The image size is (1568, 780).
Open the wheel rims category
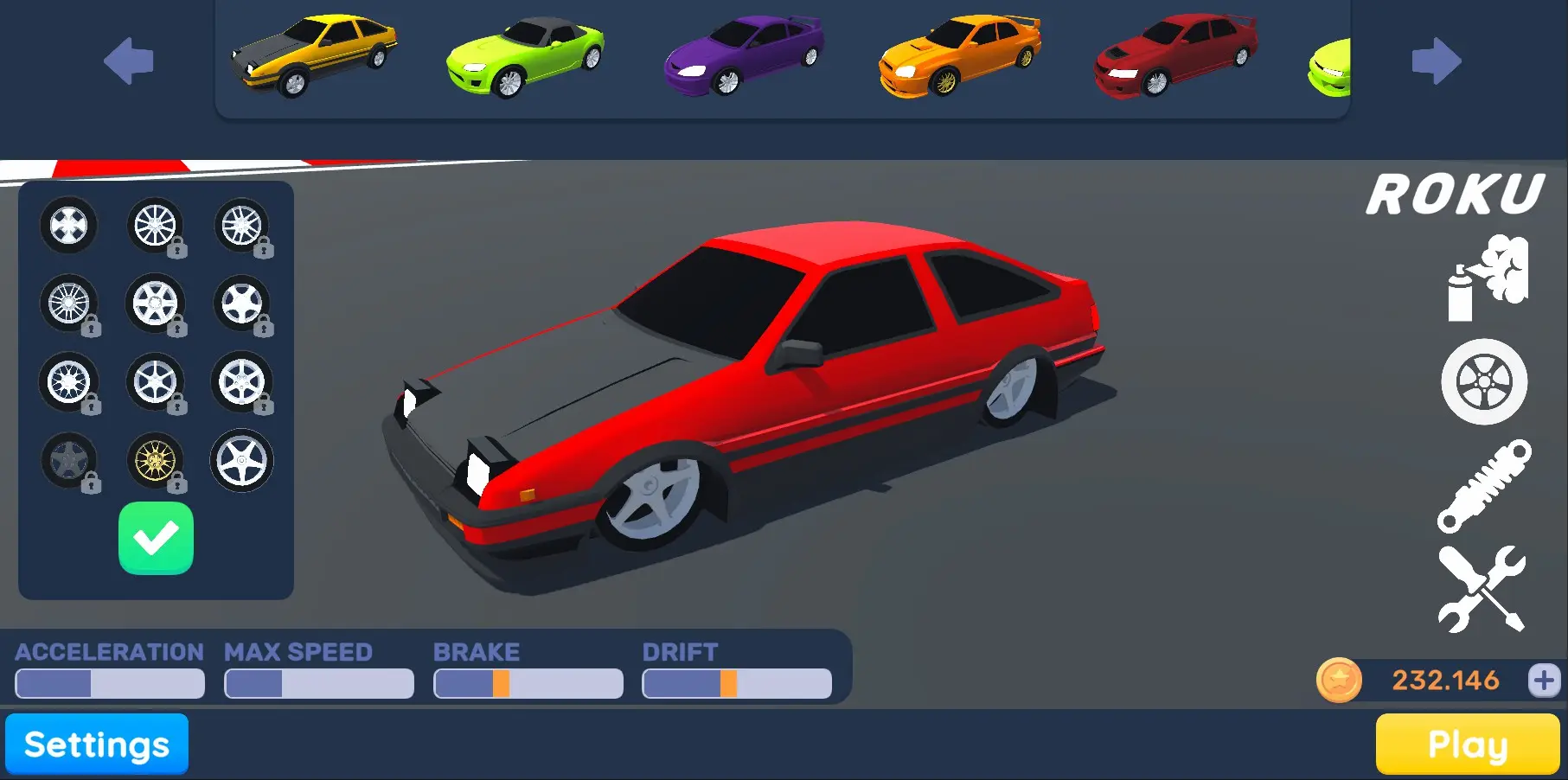pyautogui.click(x=1484, y=381)
